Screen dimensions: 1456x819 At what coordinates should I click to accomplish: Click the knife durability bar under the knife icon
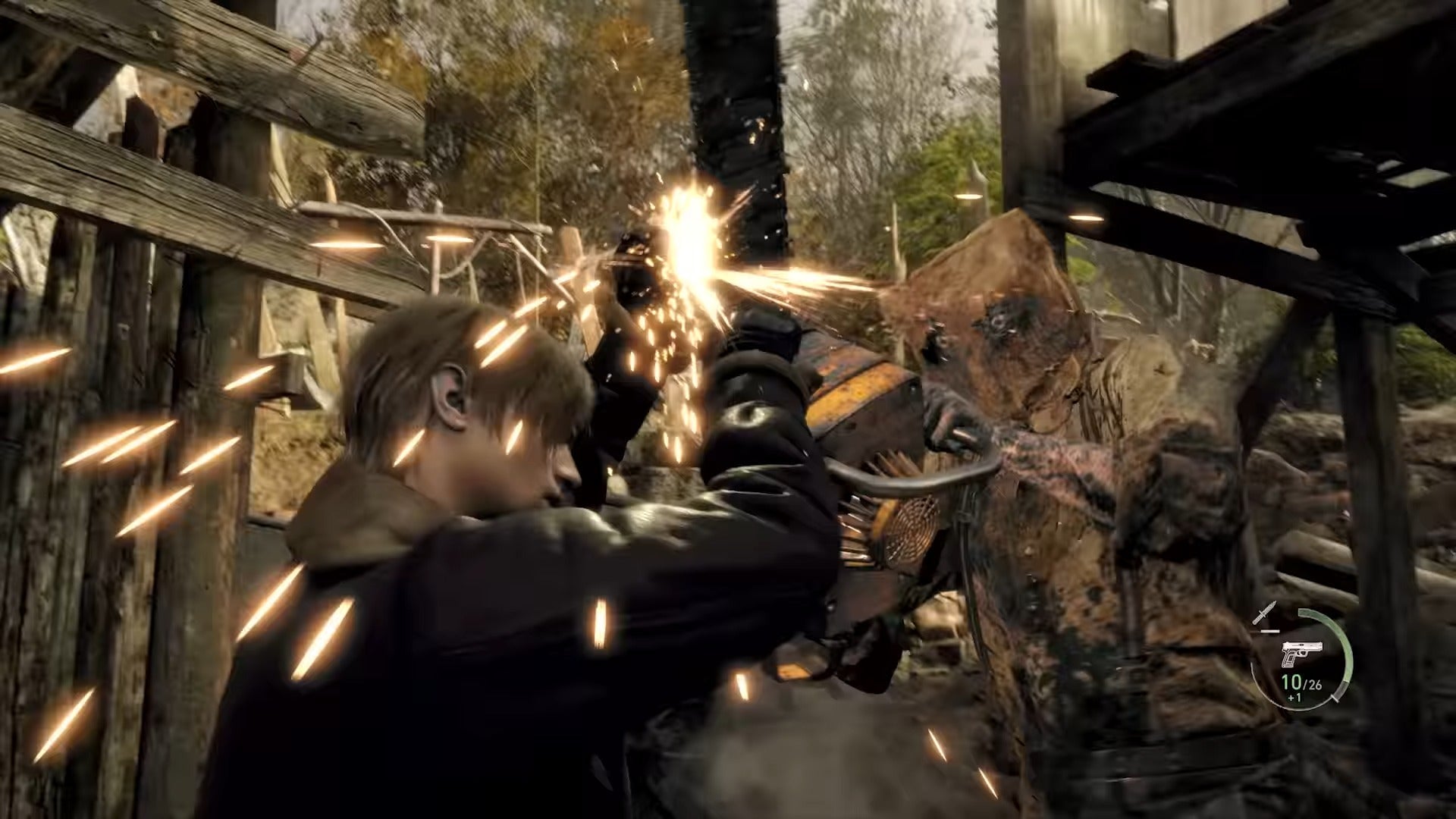tap(1270, 630)
